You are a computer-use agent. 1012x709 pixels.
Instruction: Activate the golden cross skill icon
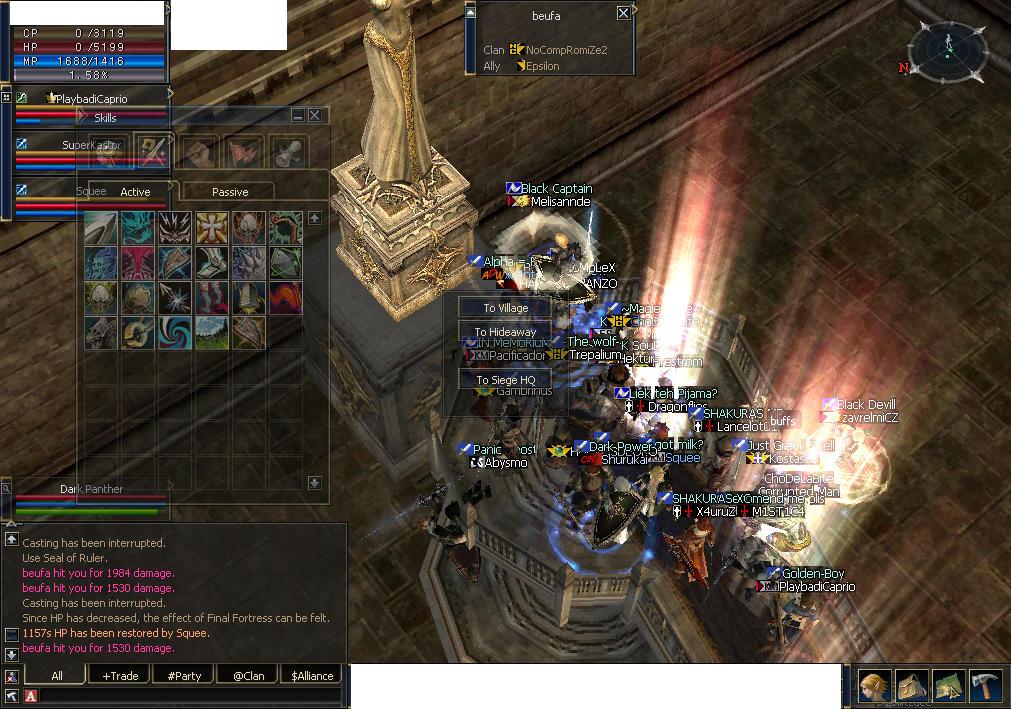[211, 228]
